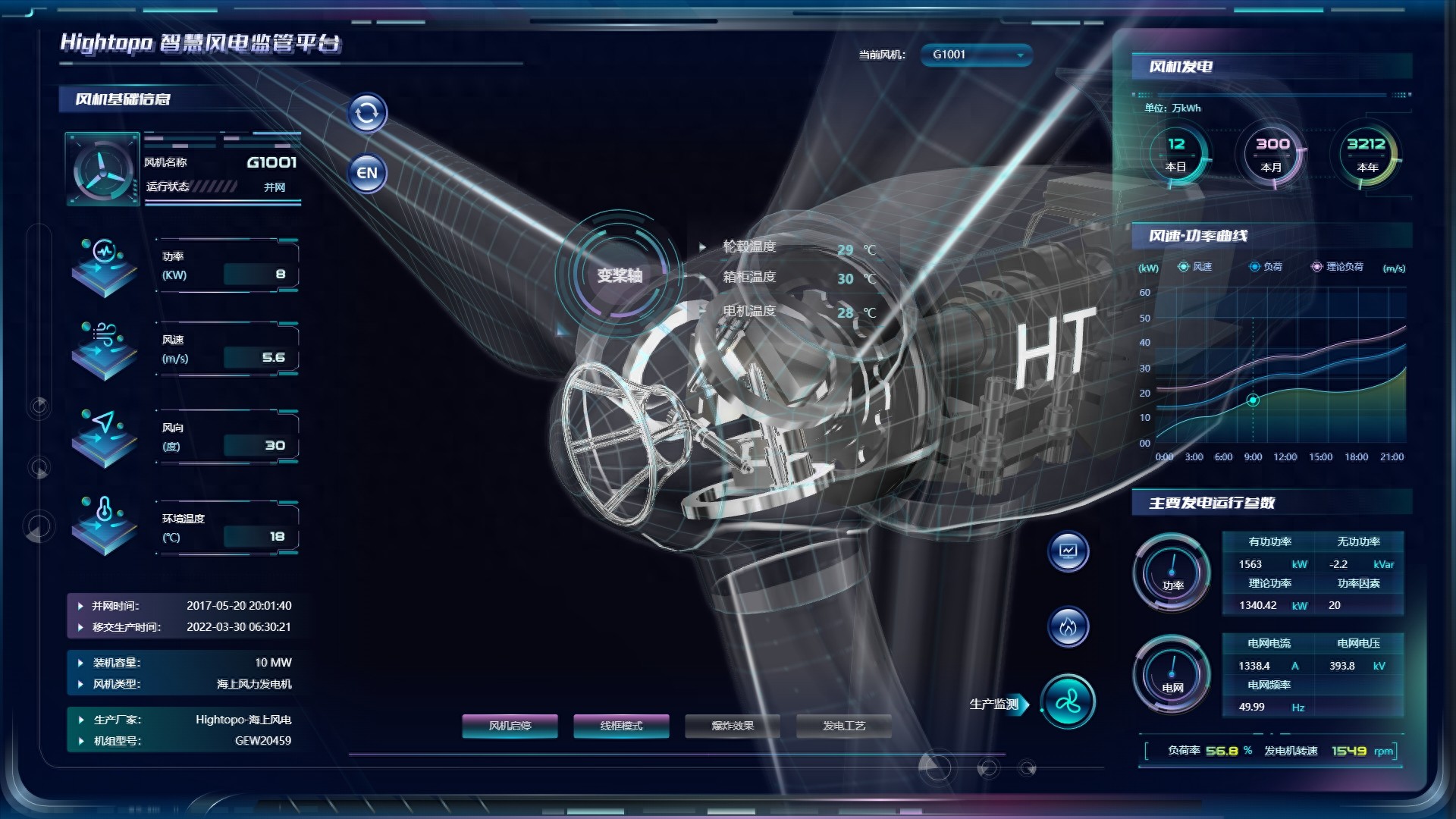
Task: Open the 发电工艺 power process button
Action: pos(843,726)
